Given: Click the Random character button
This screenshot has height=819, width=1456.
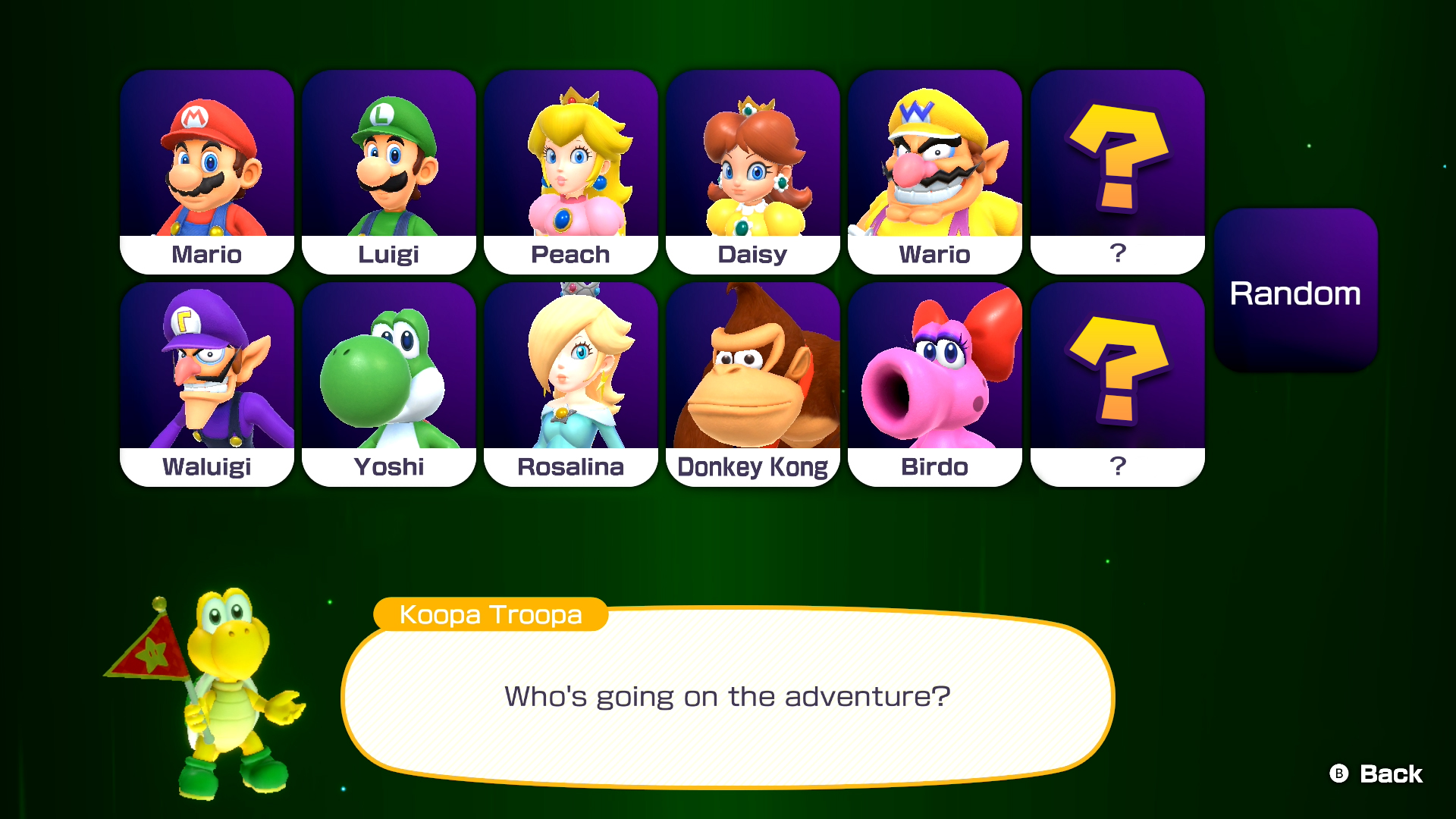Looking at the screenshot, I should 1296,293.
